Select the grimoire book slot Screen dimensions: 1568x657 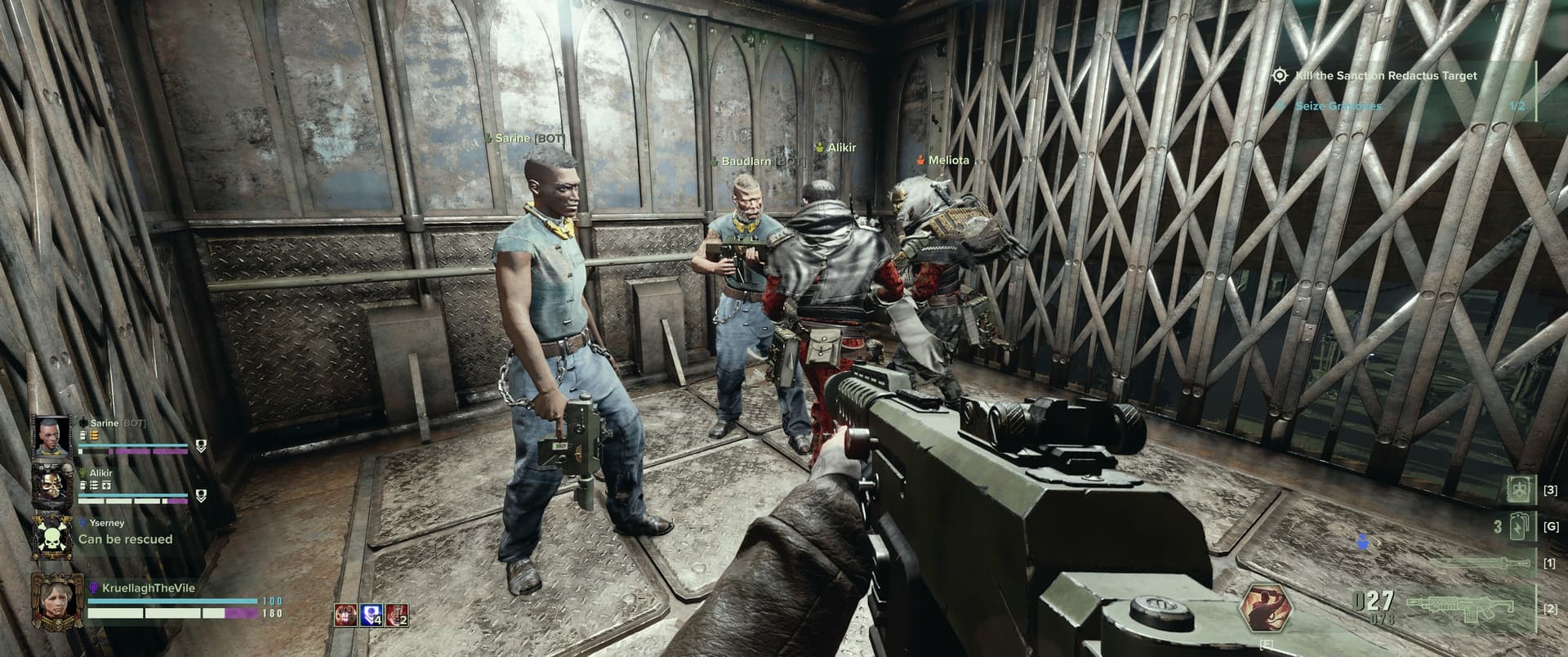coord(1517,490)
